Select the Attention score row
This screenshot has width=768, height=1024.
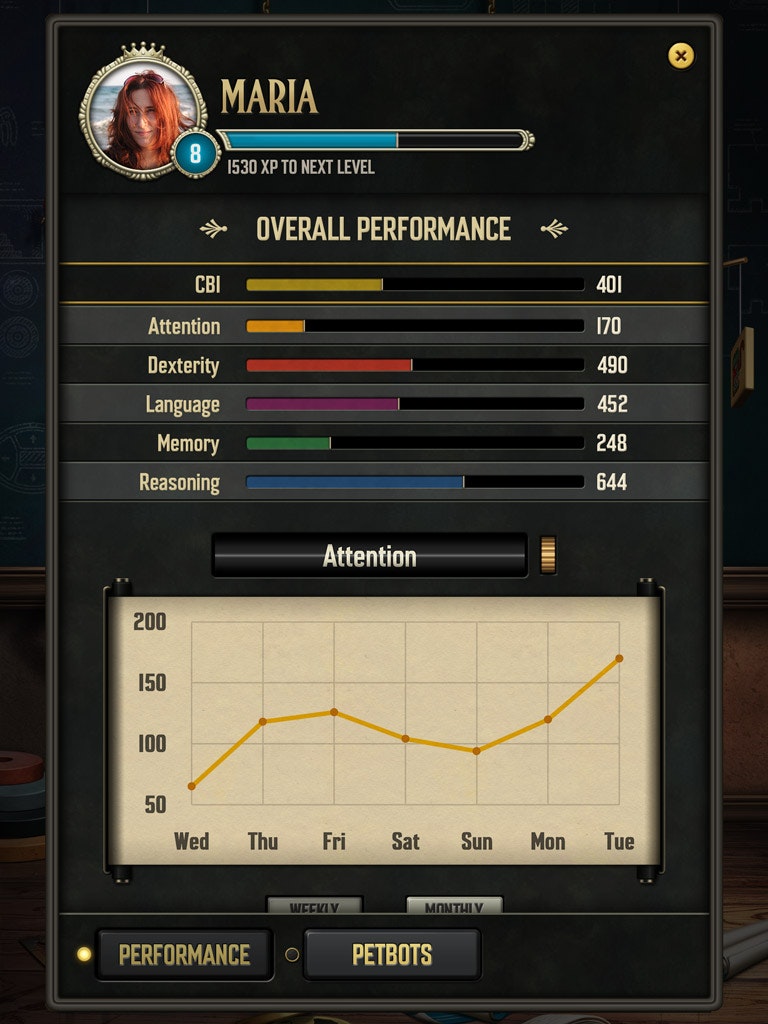coord(384,326)
